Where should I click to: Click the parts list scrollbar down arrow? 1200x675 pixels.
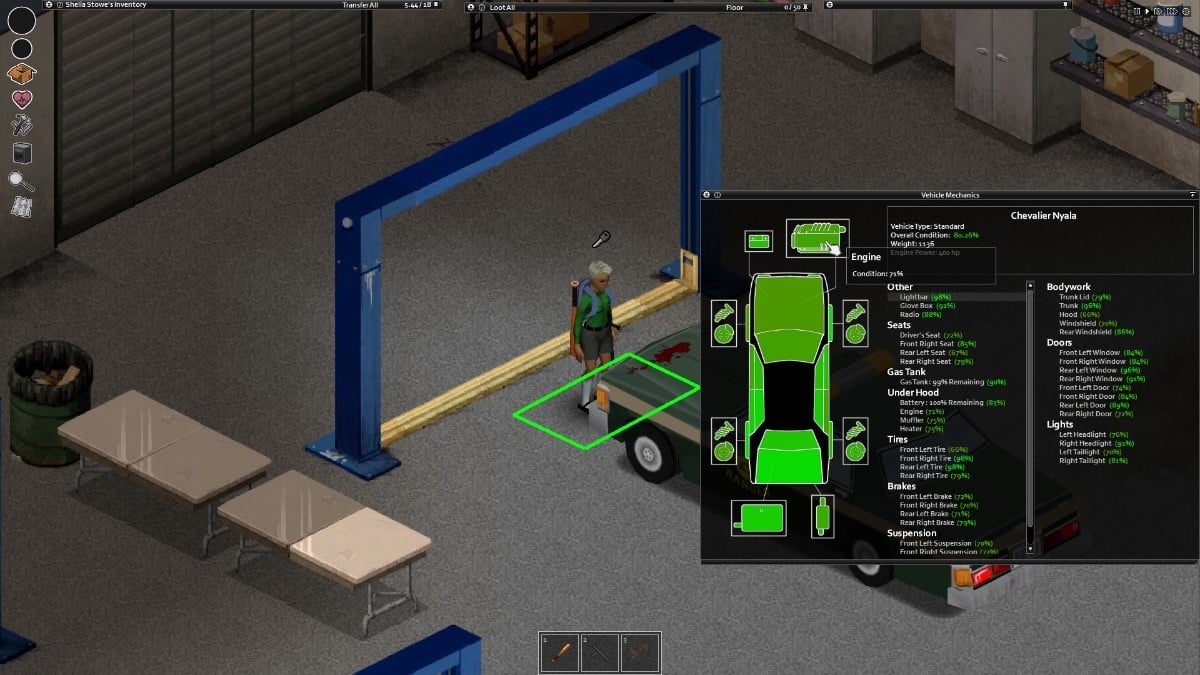pyautogui.click(x=1030, y=548)
